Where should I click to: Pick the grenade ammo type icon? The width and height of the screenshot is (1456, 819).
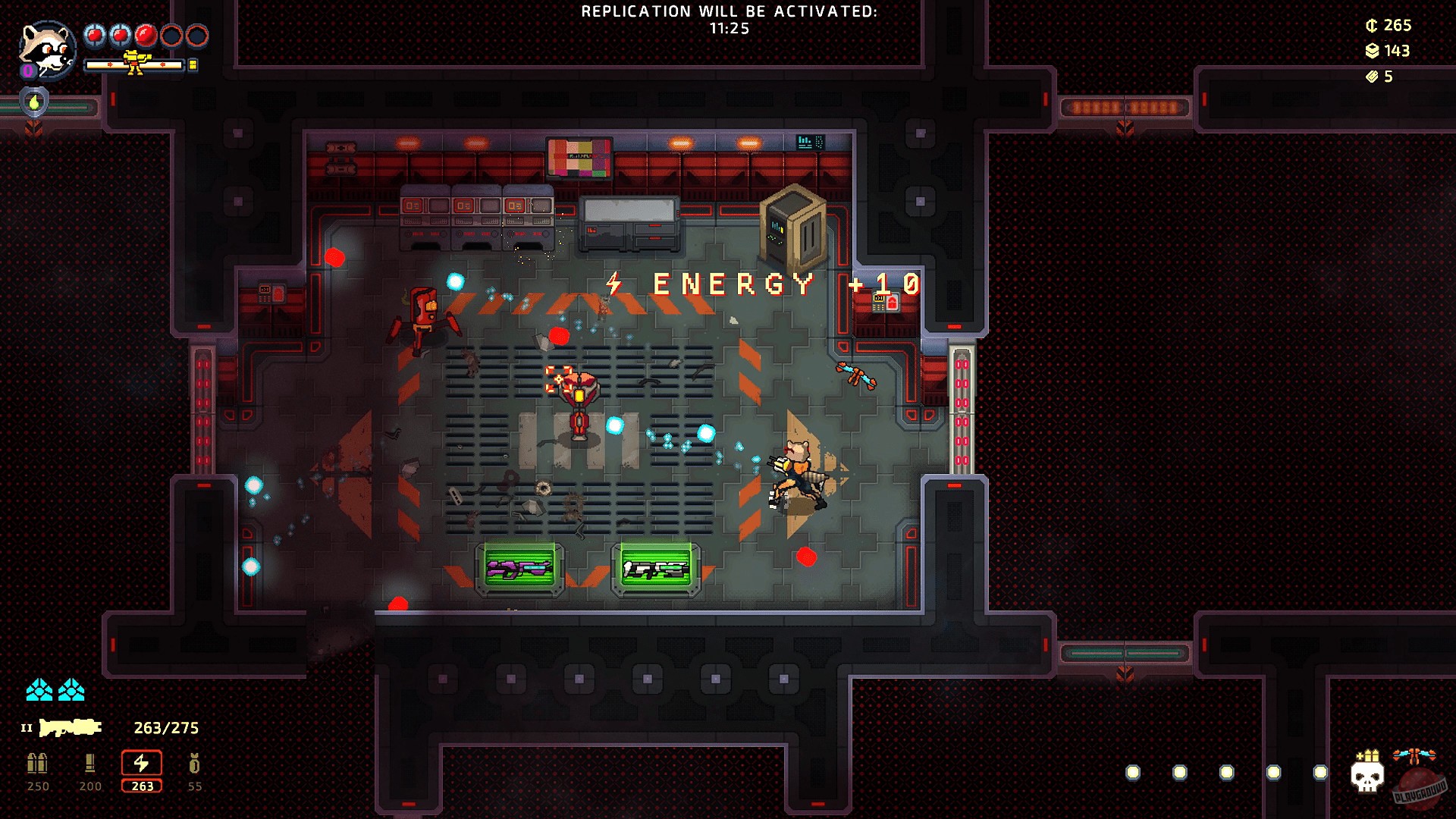click(194, 763)
